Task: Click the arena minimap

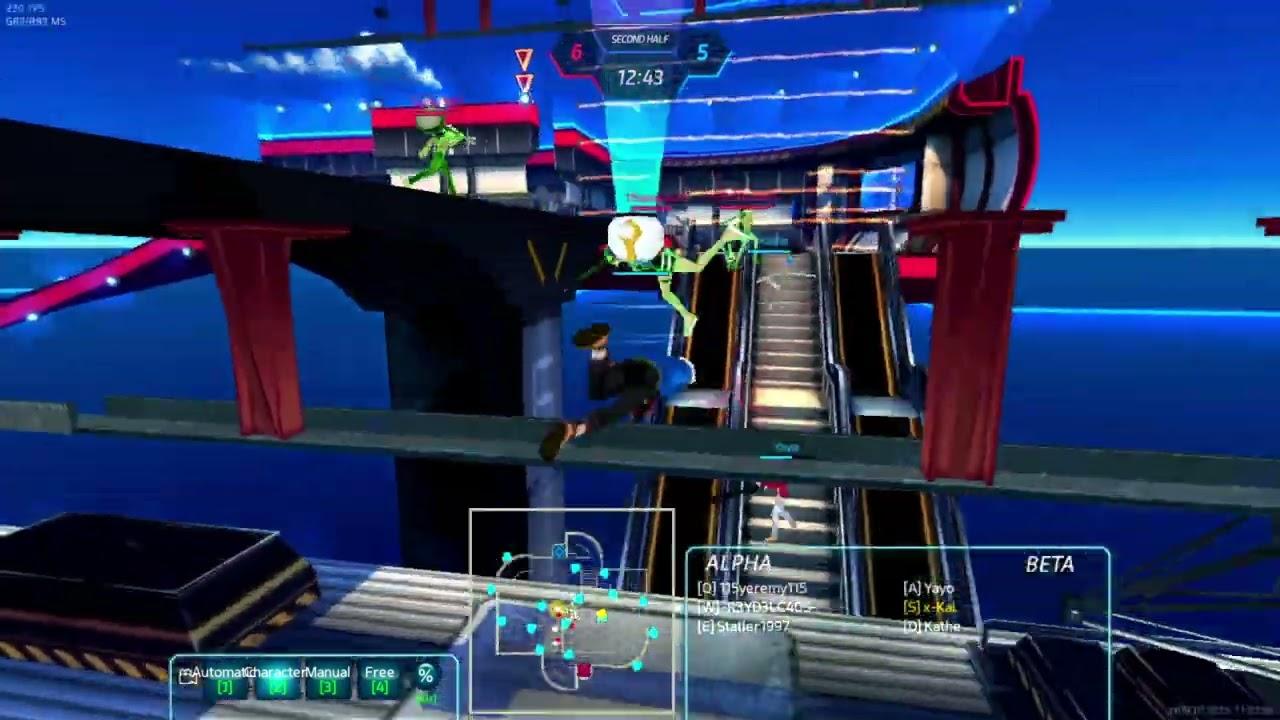Action: tap(571, 612)
